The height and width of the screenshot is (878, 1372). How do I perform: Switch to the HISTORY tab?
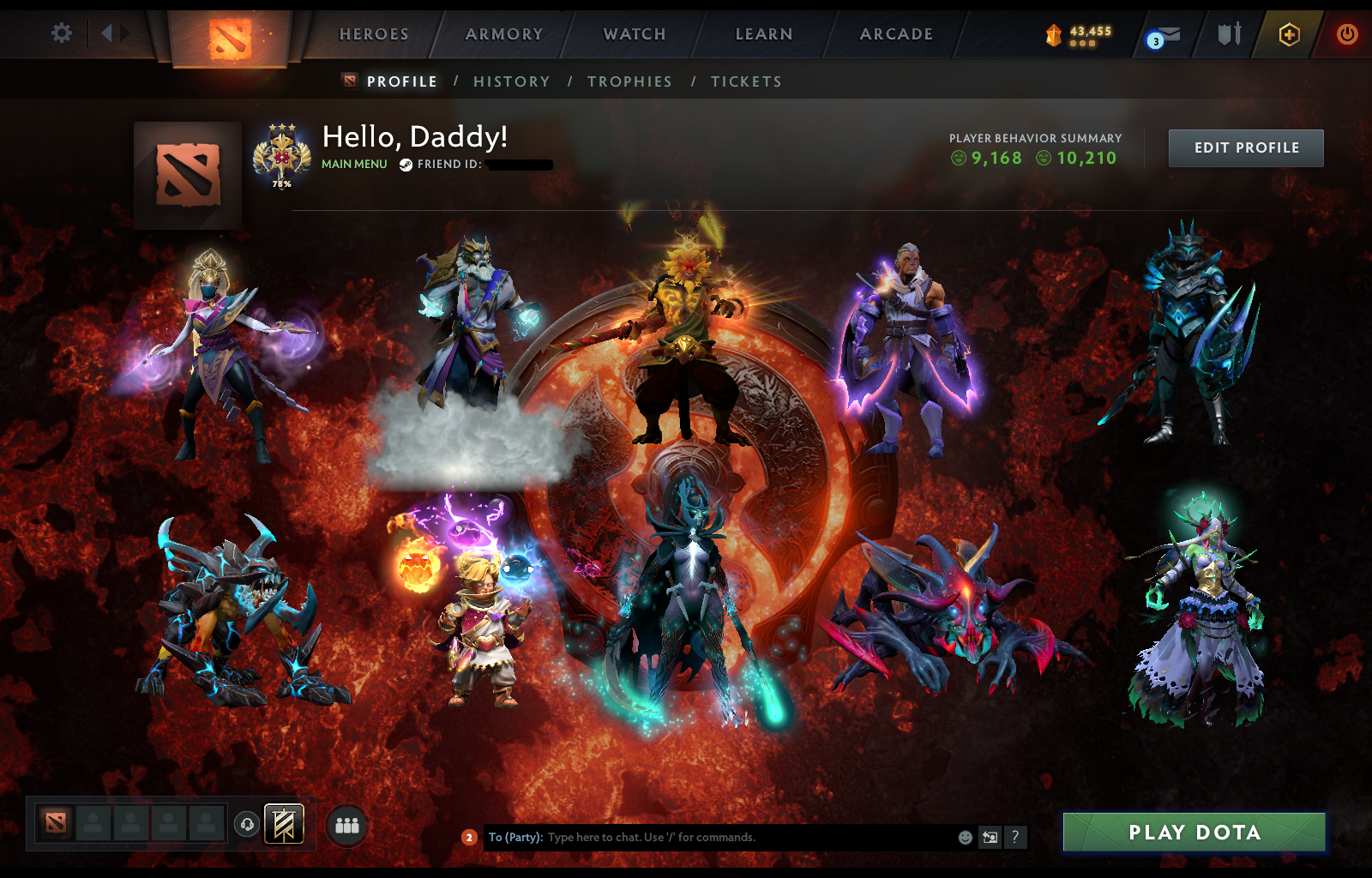[511, 81]
